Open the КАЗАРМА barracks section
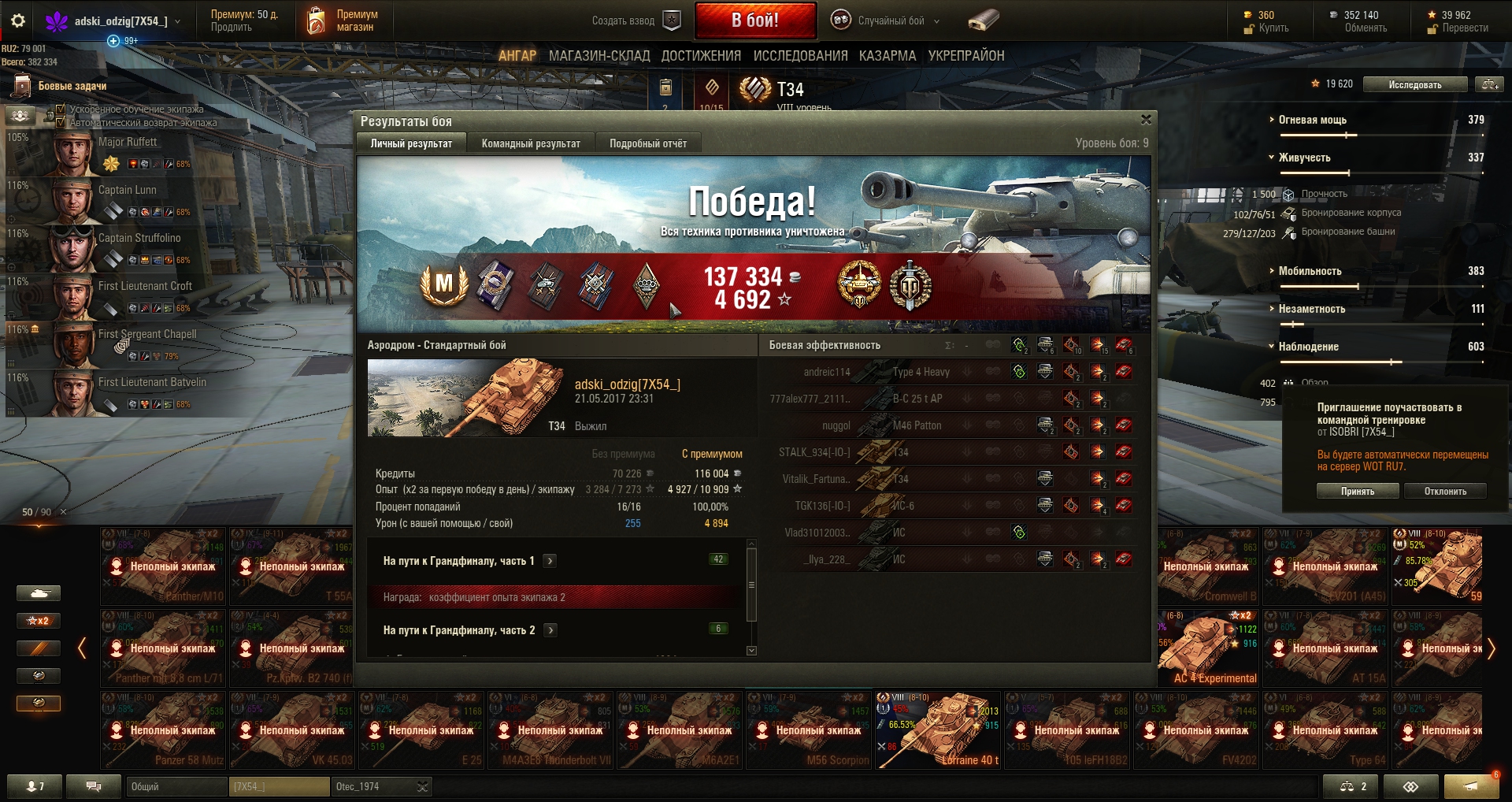The image size is (1512, 802). click(x=888, y=56)
